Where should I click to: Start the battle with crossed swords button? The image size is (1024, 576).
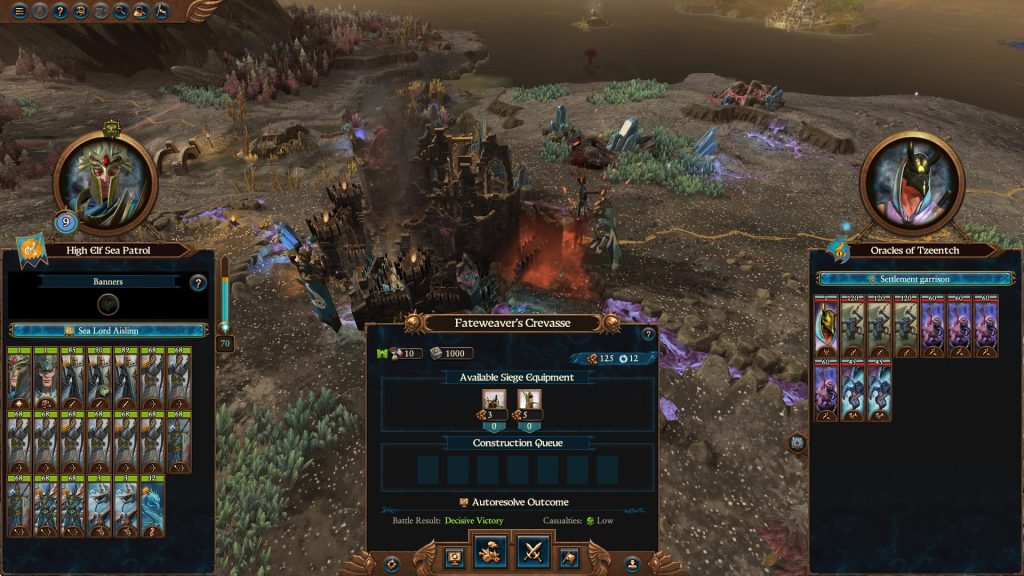(x=532, y=554)
